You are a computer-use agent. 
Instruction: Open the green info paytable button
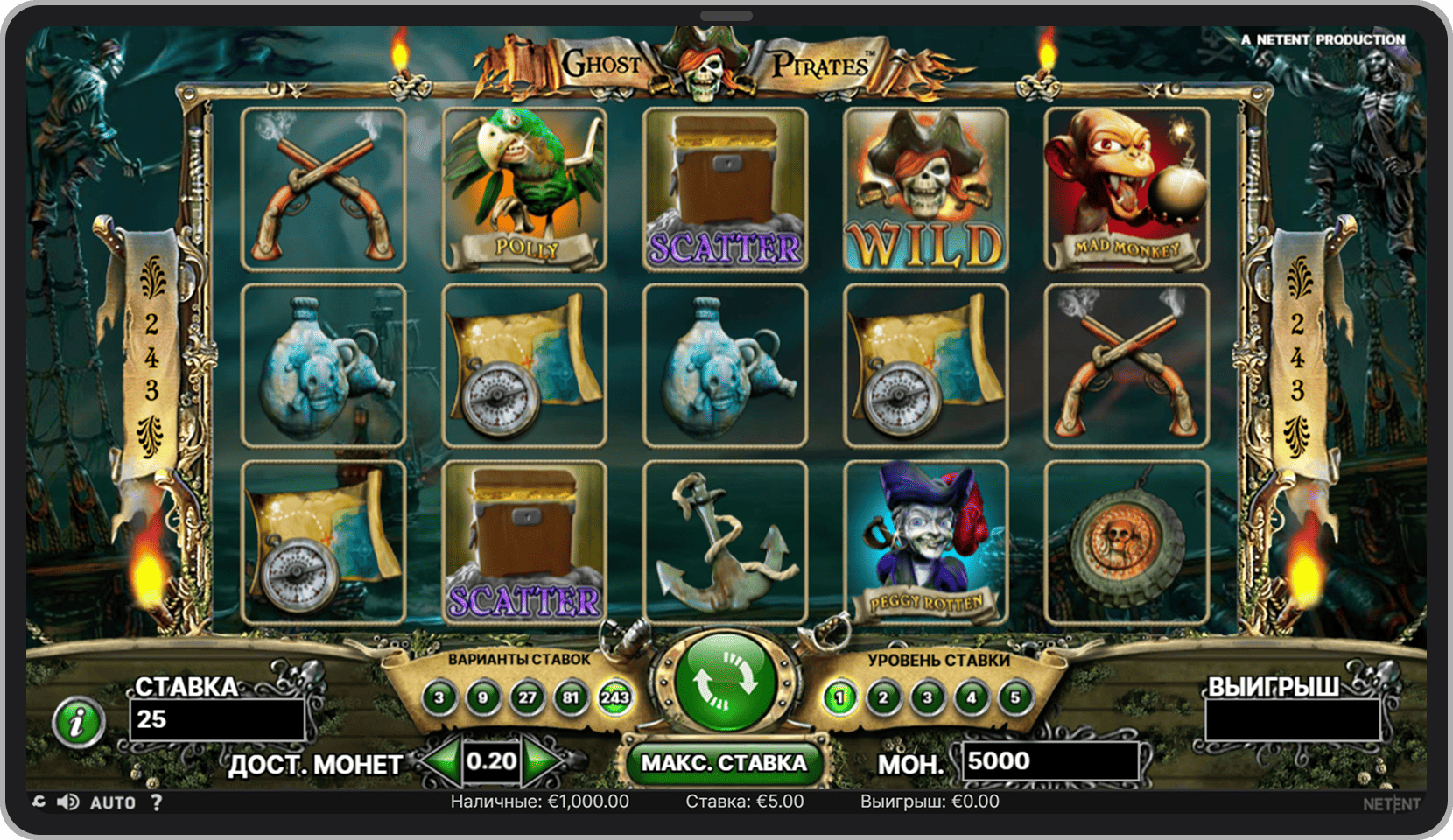click(79, 723)
